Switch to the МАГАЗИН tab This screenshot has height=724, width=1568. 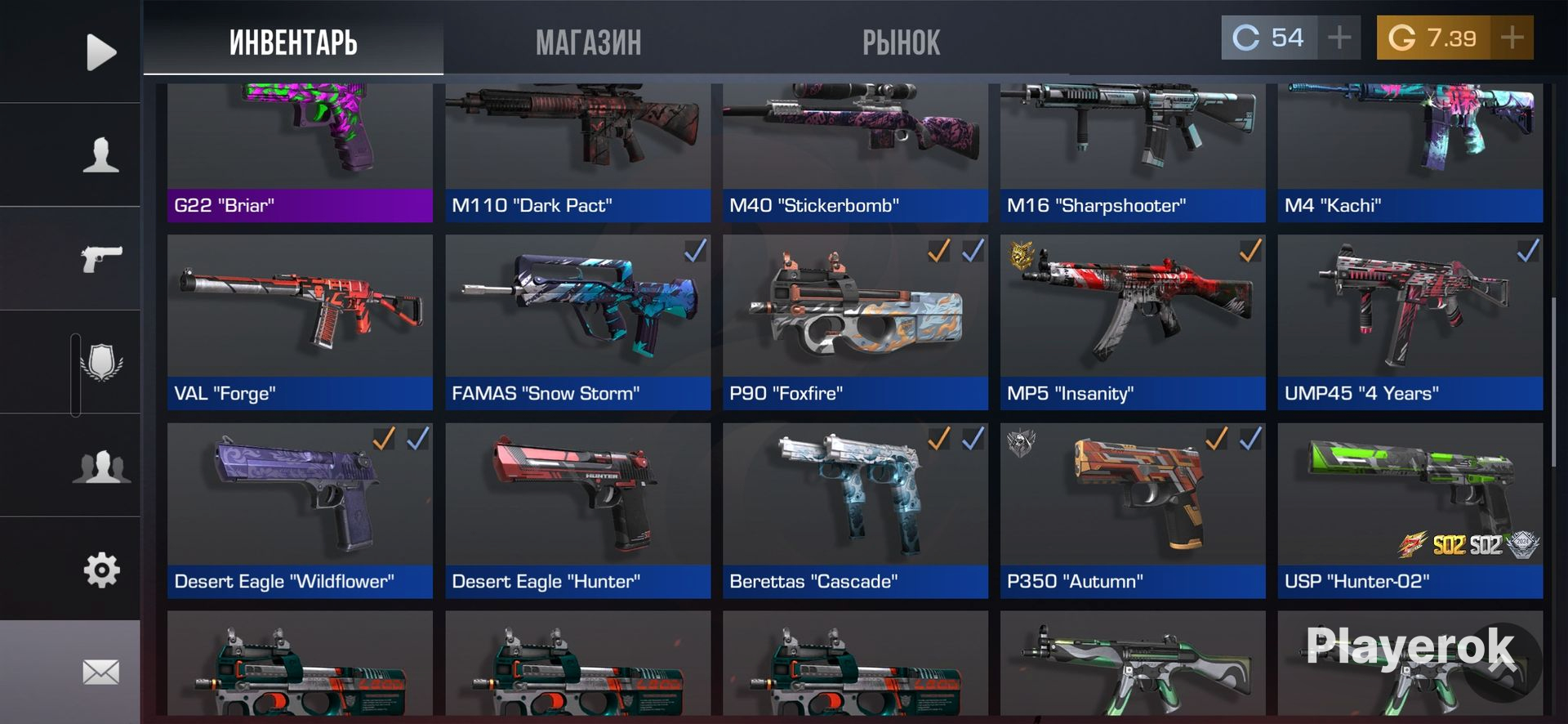pyautogui.click(x=588, y=42)
